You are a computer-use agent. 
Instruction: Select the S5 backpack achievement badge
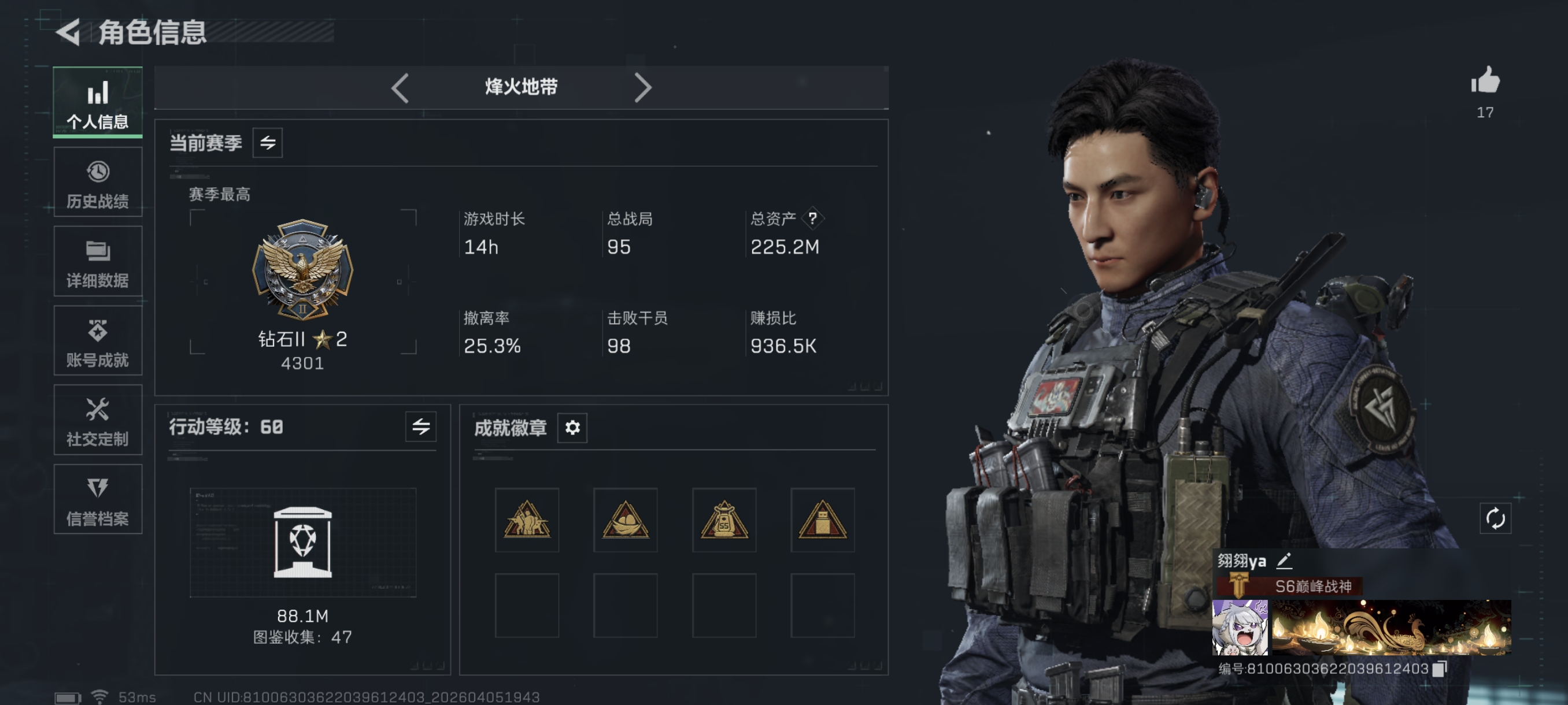point(724,520)
